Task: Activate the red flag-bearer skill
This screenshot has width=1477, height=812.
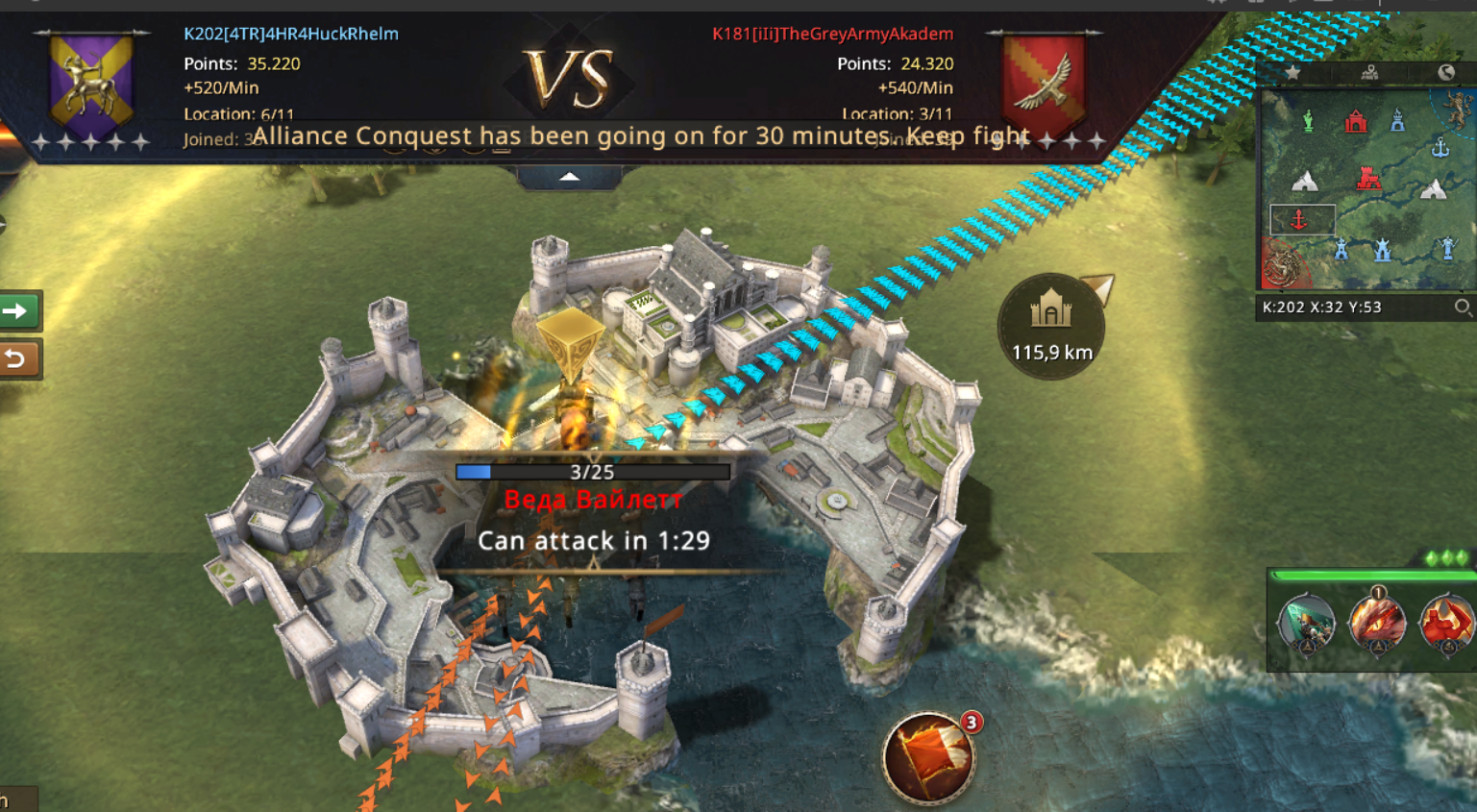Action: point(1447,624)
